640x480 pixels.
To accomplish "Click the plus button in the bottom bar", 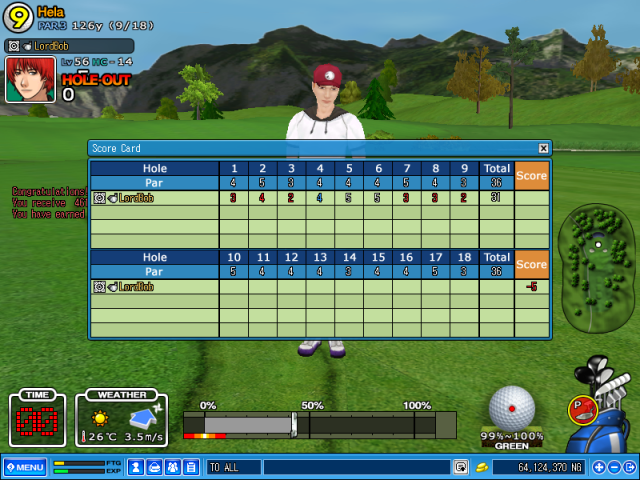I will coord(599,467).
